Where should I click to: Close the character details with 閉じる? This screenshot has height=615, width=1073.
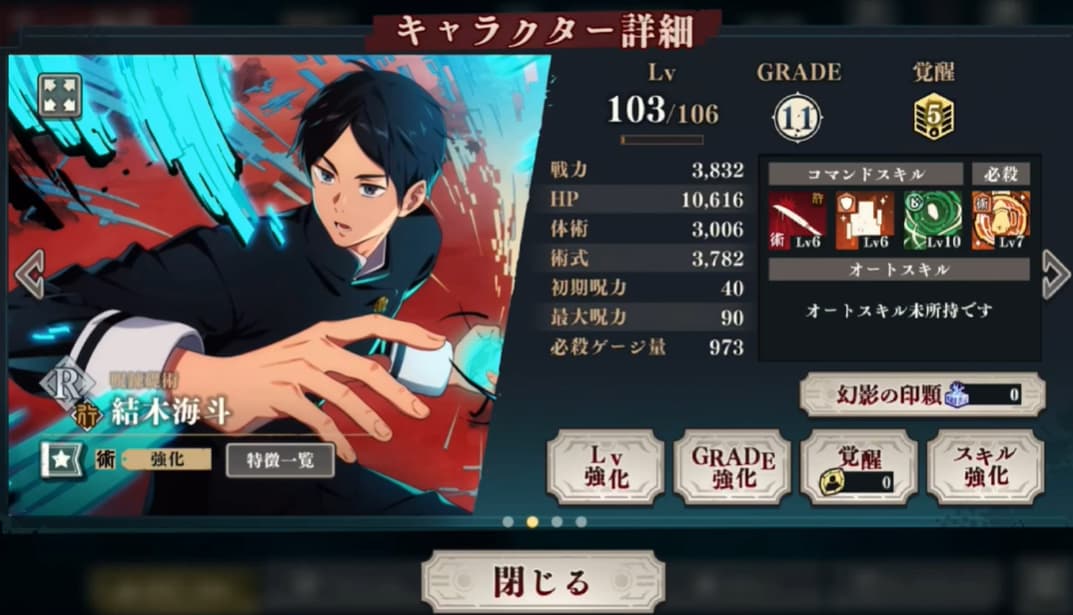tap(542, 581)
